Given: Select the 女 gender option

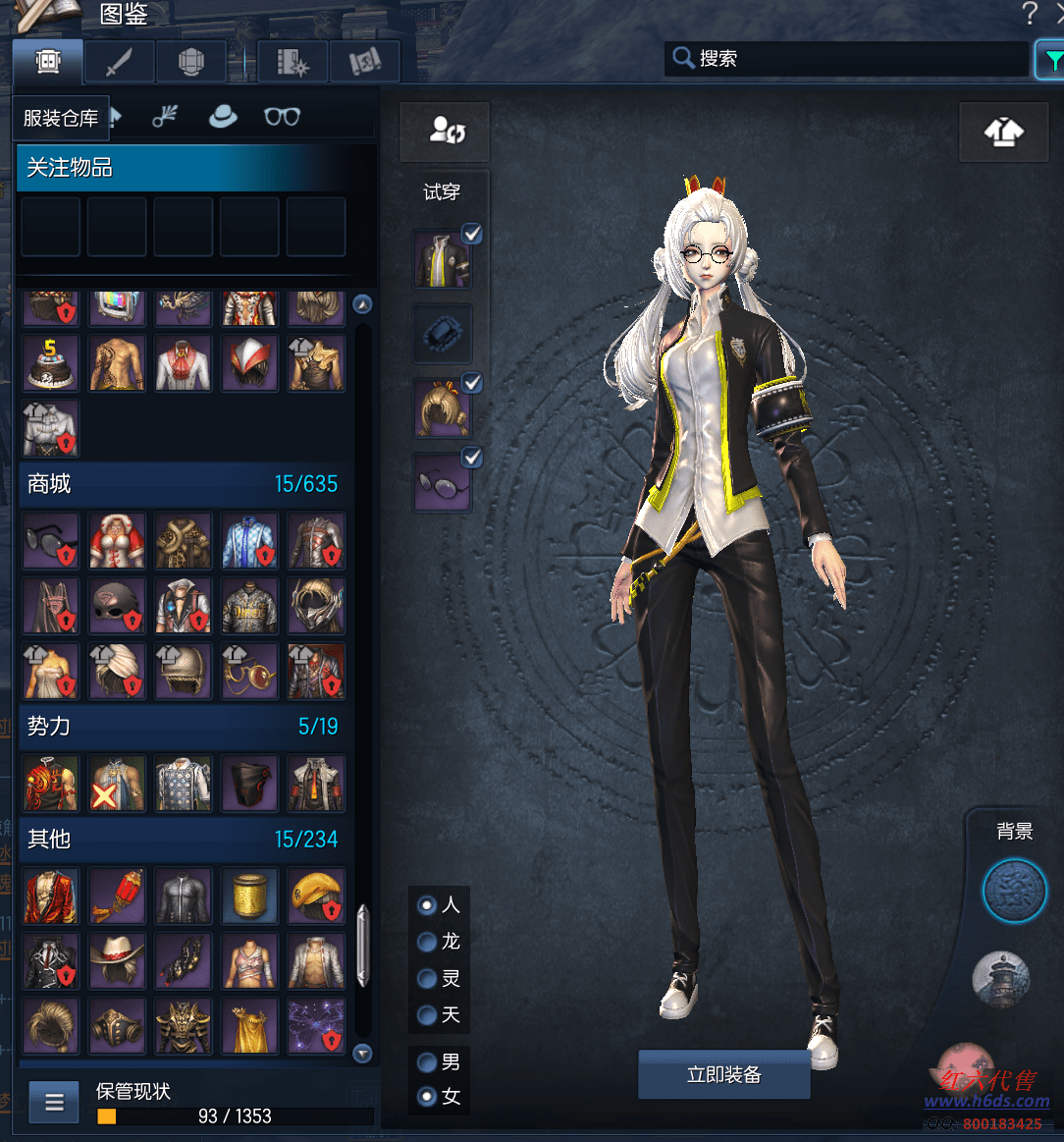Looking at the screenshot, I should click(427, 1097).
